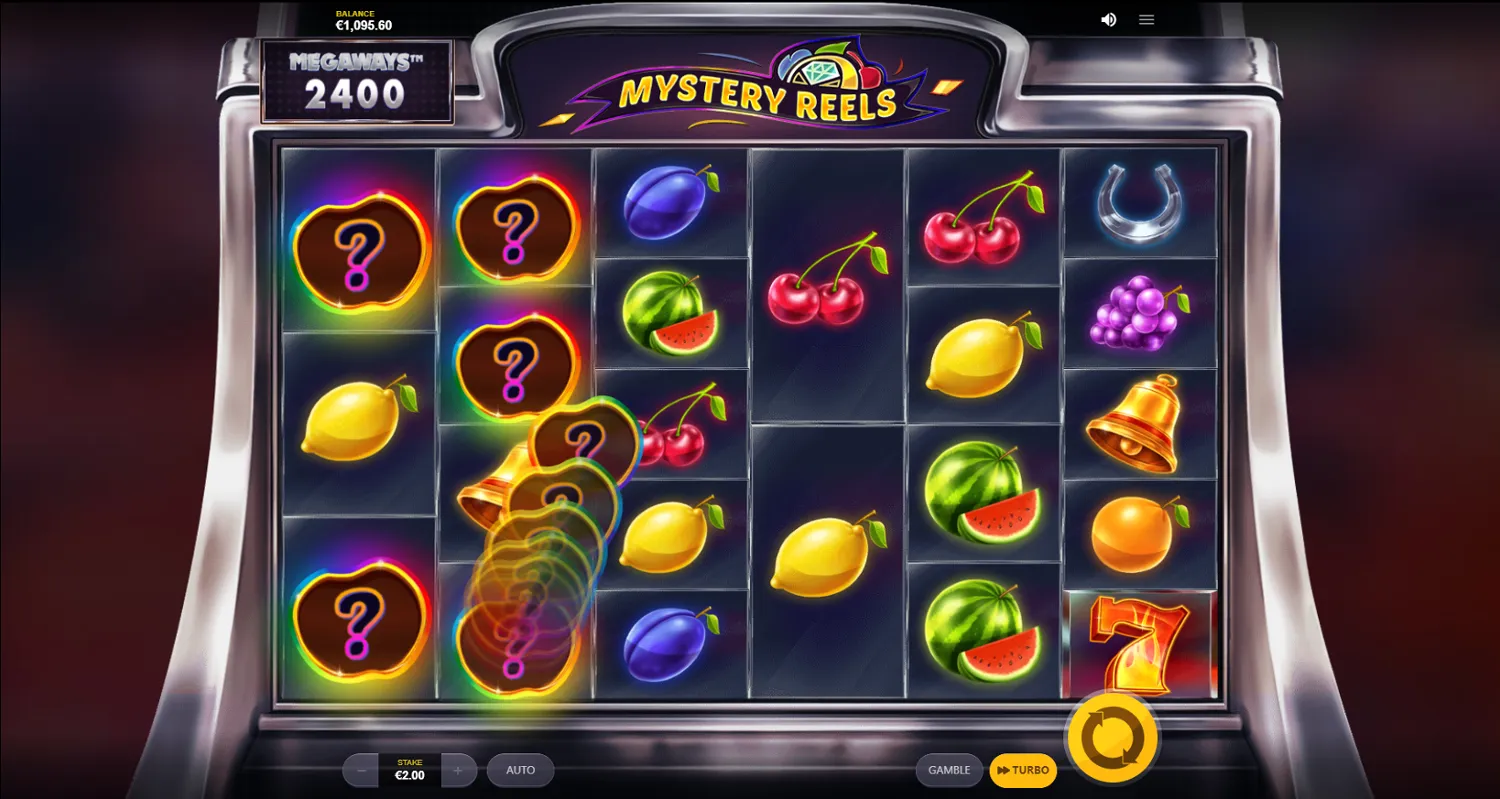Screen dimensions: 1500x799
Task: Click the €2.00 stake display
Action: (x=409, y=770)
